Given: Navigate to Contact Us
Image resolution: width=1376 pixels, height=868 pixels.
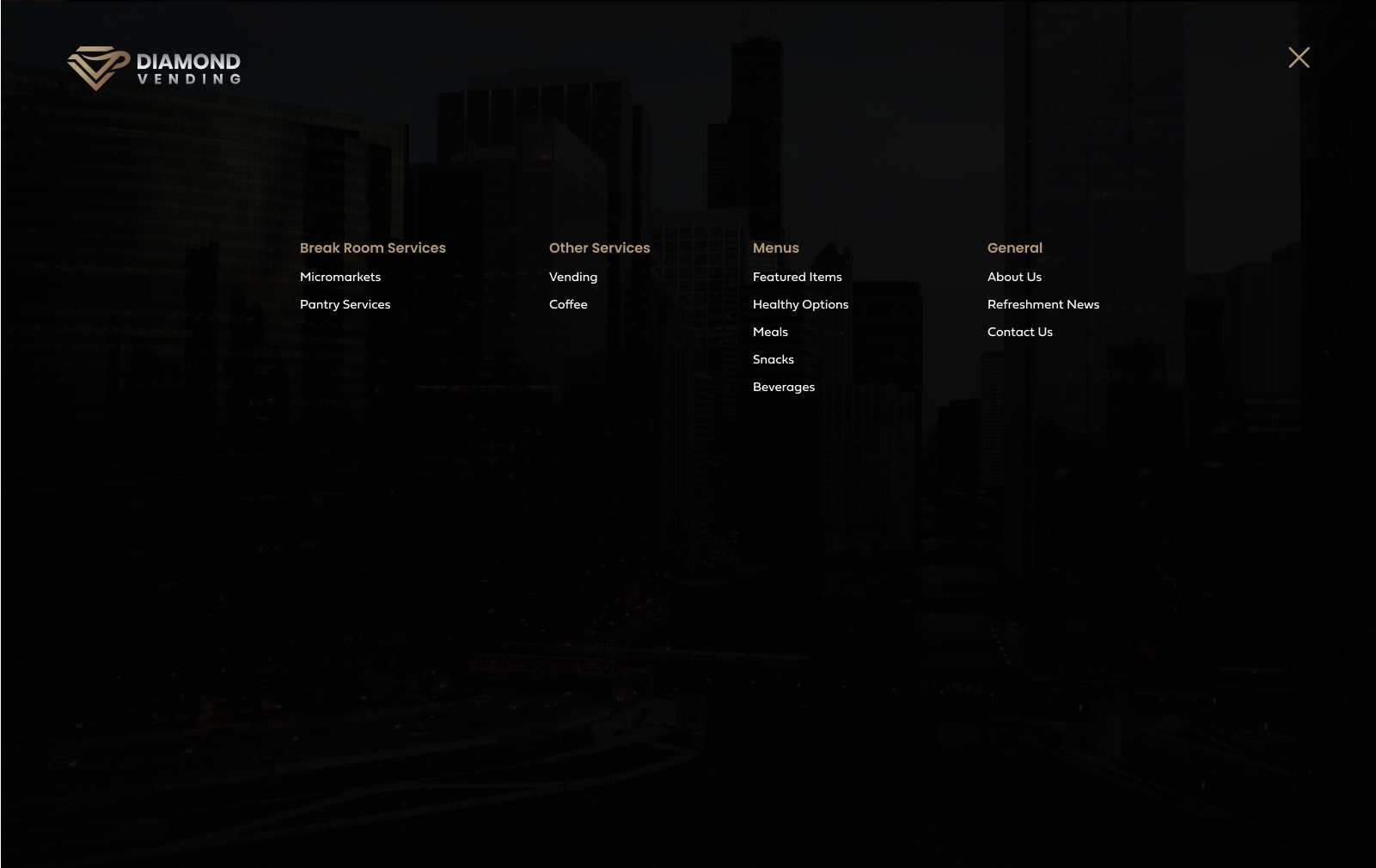Looking at the screenshot, I should (1019, 333).
